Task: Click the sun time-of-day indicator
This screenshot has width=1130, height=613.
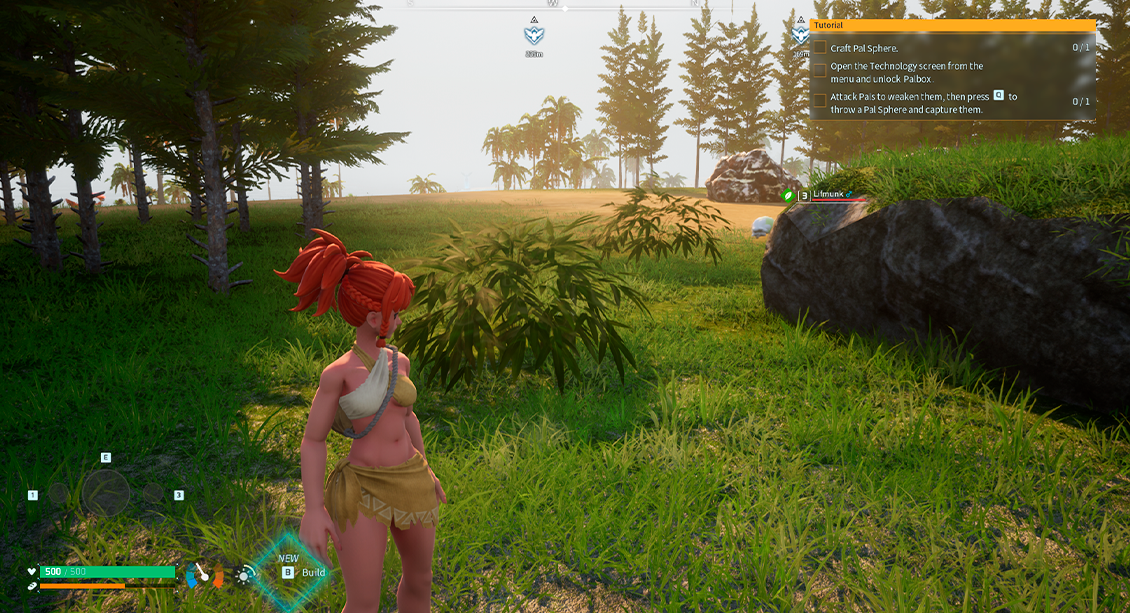Action: click(x=245, y=574)
